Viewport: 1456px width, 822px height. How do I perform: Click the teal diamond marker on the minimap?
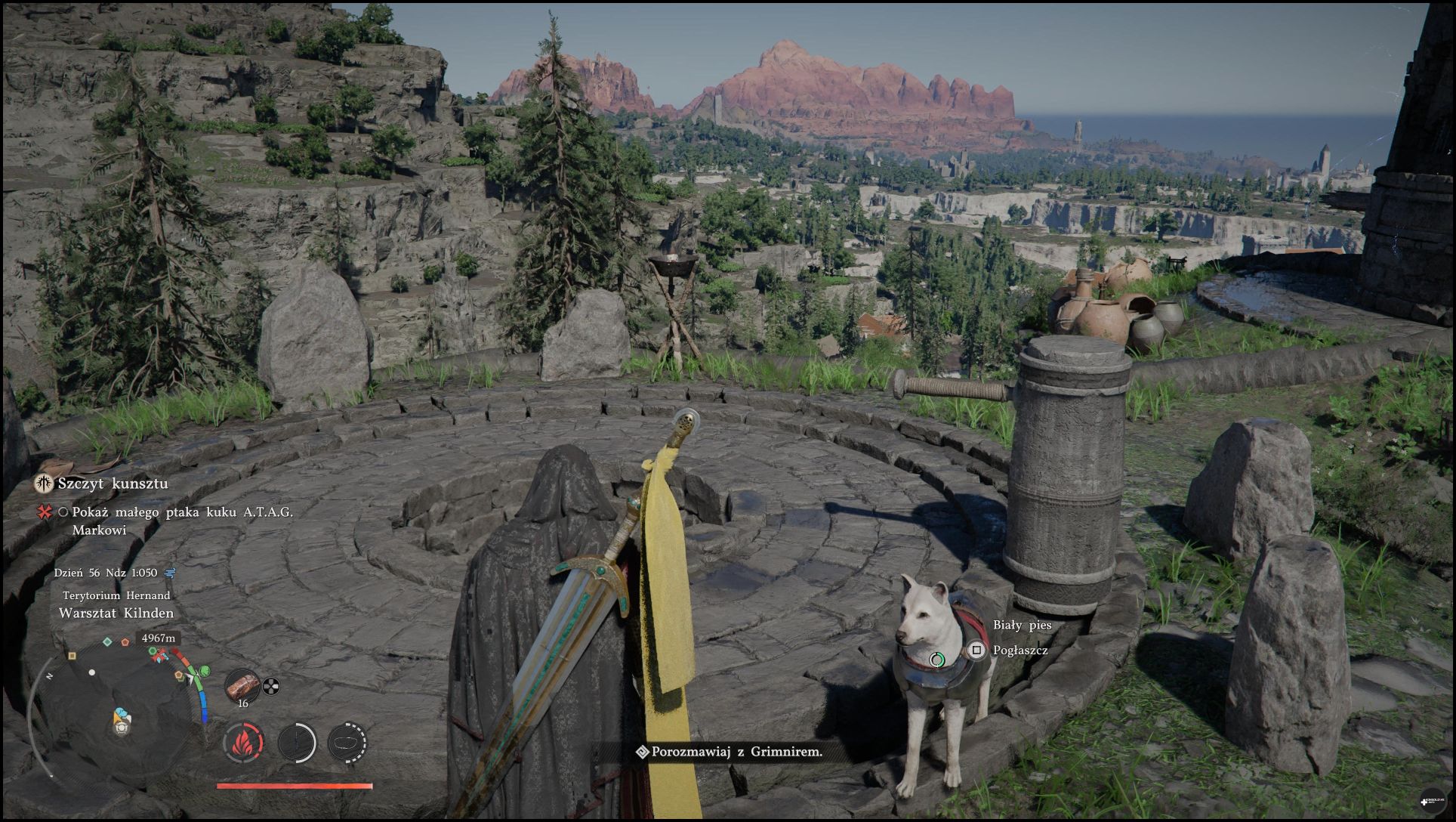(107, 641)
